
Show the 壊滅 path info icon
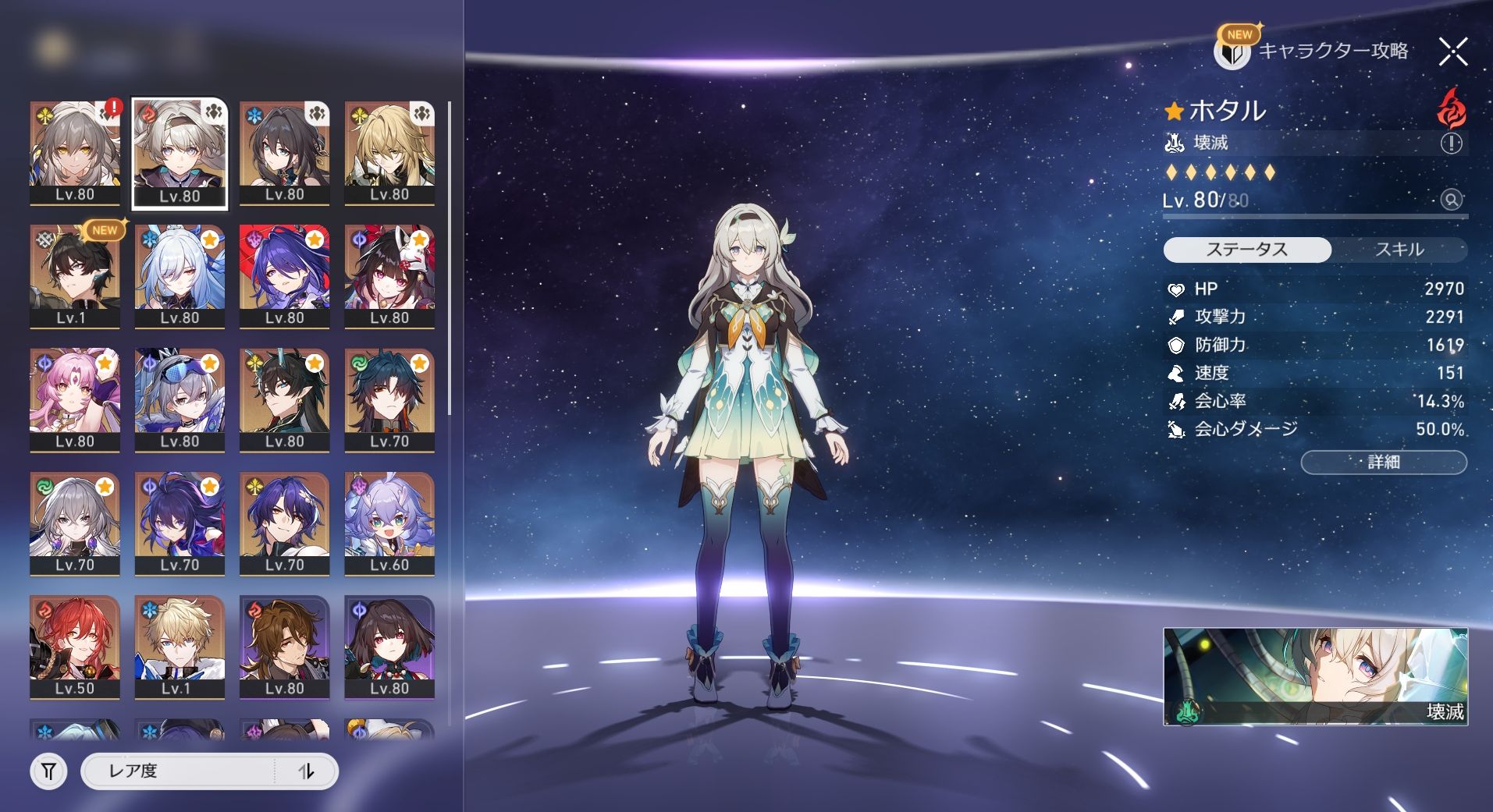click(1451, 143)
